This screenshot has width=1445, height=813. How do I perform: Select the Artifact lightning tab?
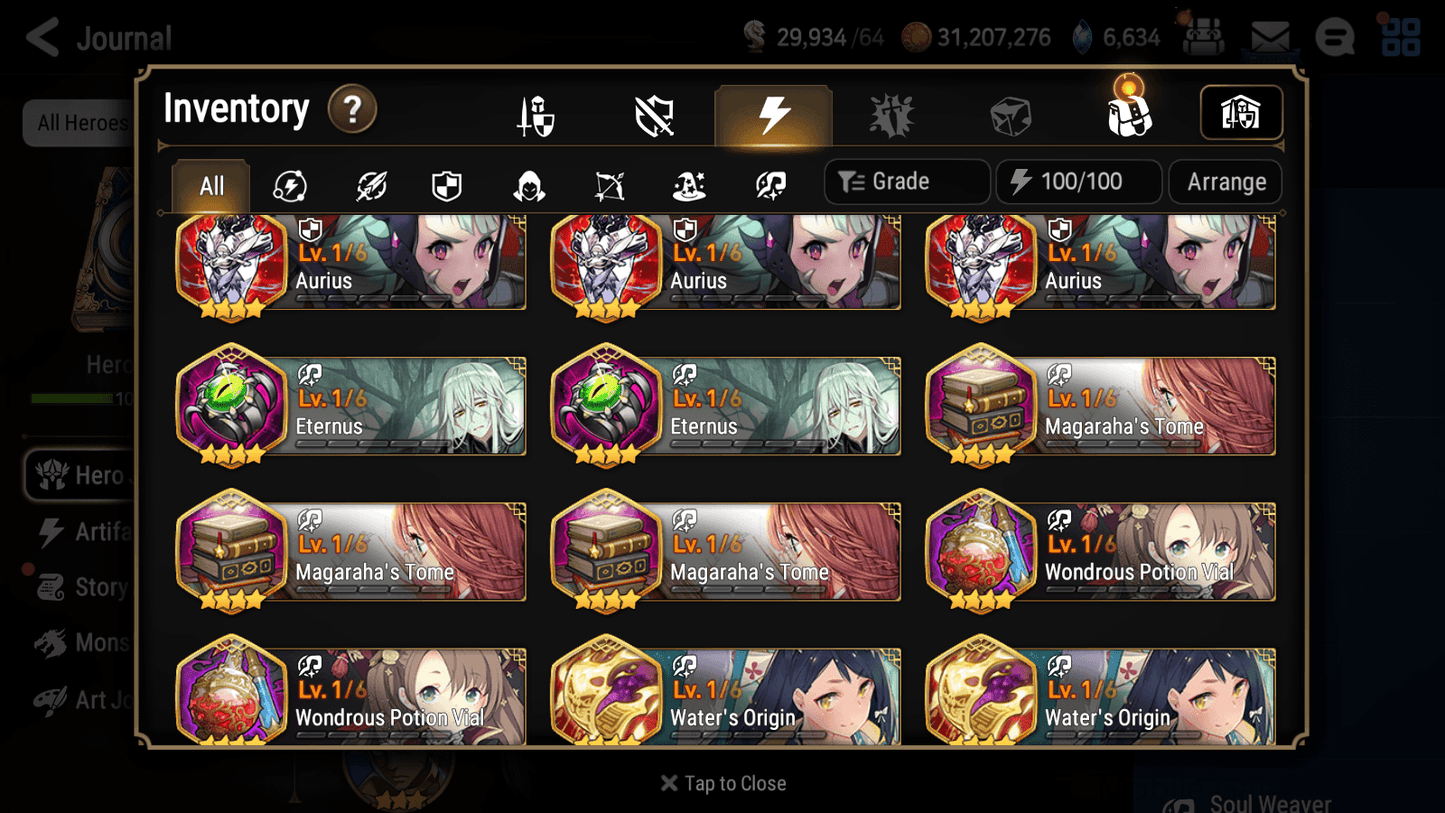pos(774,115)
